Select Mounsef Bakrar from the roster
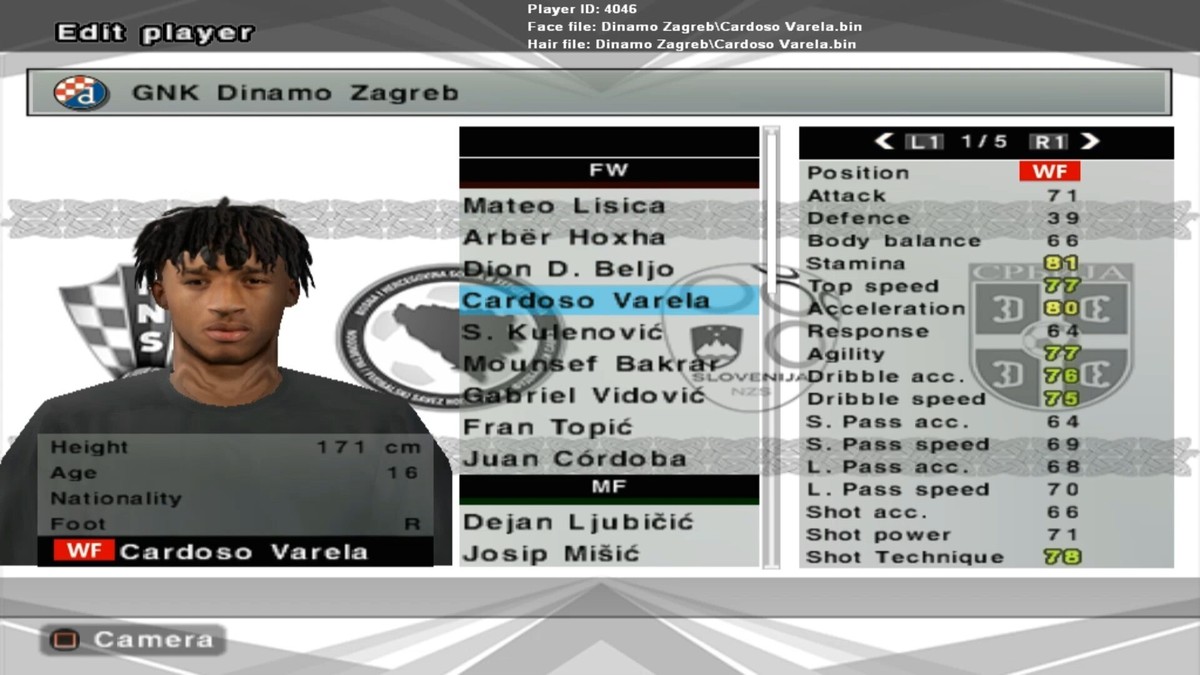Viewport: 1200px width, 675px height. 590,364
